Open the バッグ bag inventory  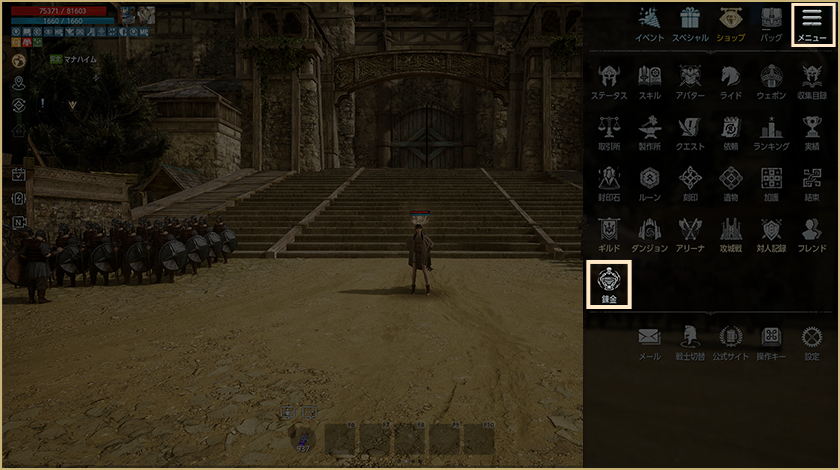pyautogui.click(x=771, y=22)
